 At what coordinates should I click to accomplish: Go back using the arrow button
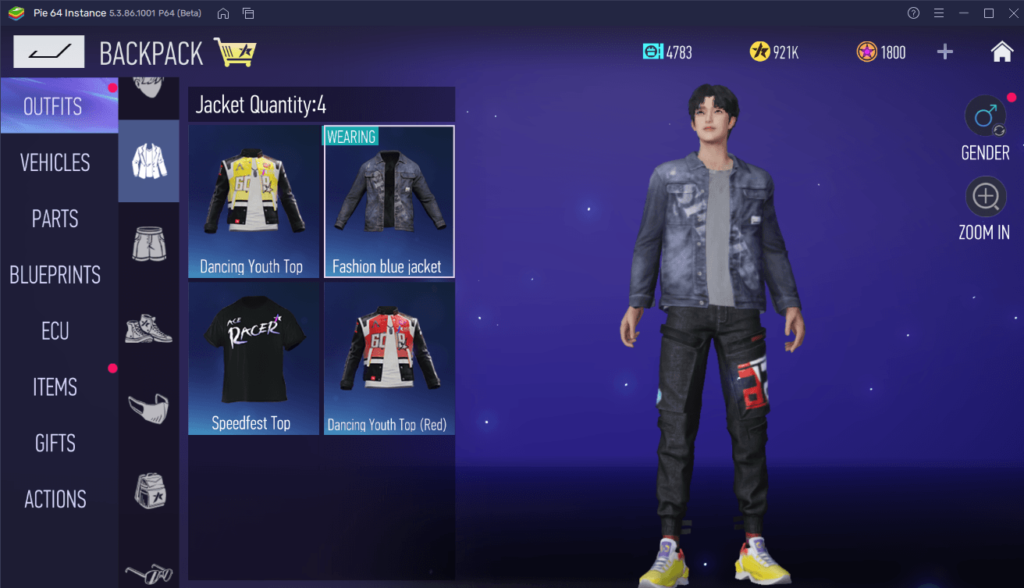click(48, 52)
